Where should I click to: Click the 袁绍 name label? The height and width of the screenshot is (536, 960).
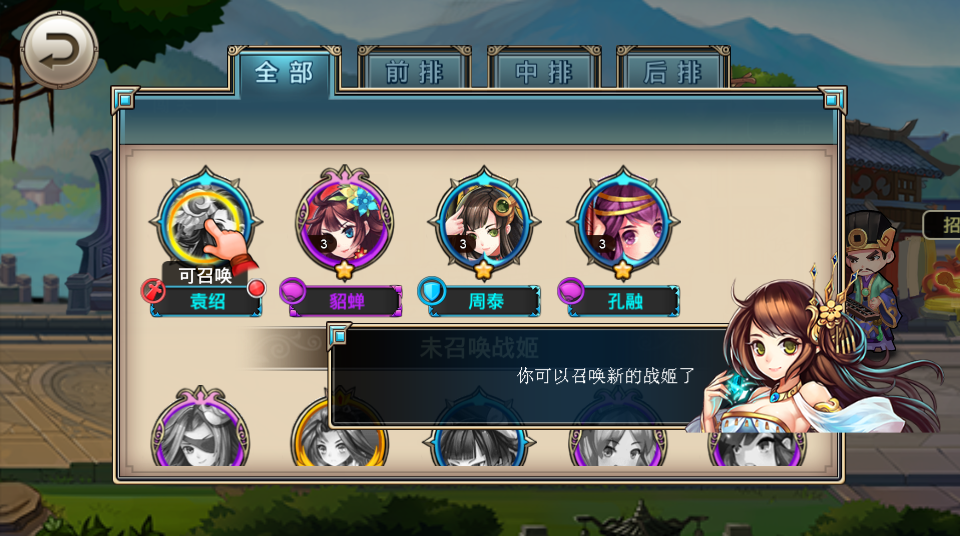tap(207, 301)
